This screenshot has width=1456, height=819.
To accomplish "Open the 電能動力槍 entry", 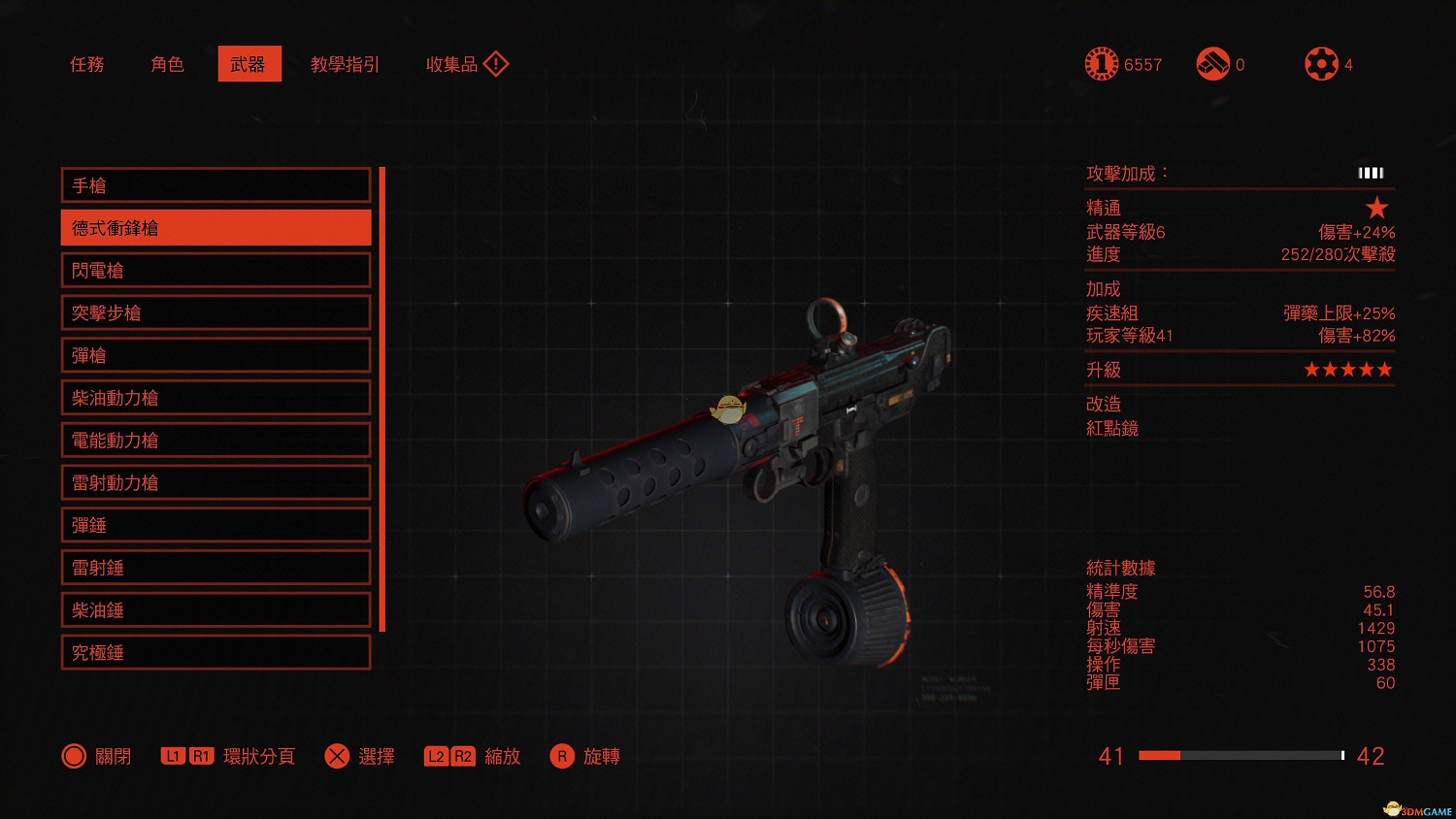I will pyautogui.click(x=215, y=441).
